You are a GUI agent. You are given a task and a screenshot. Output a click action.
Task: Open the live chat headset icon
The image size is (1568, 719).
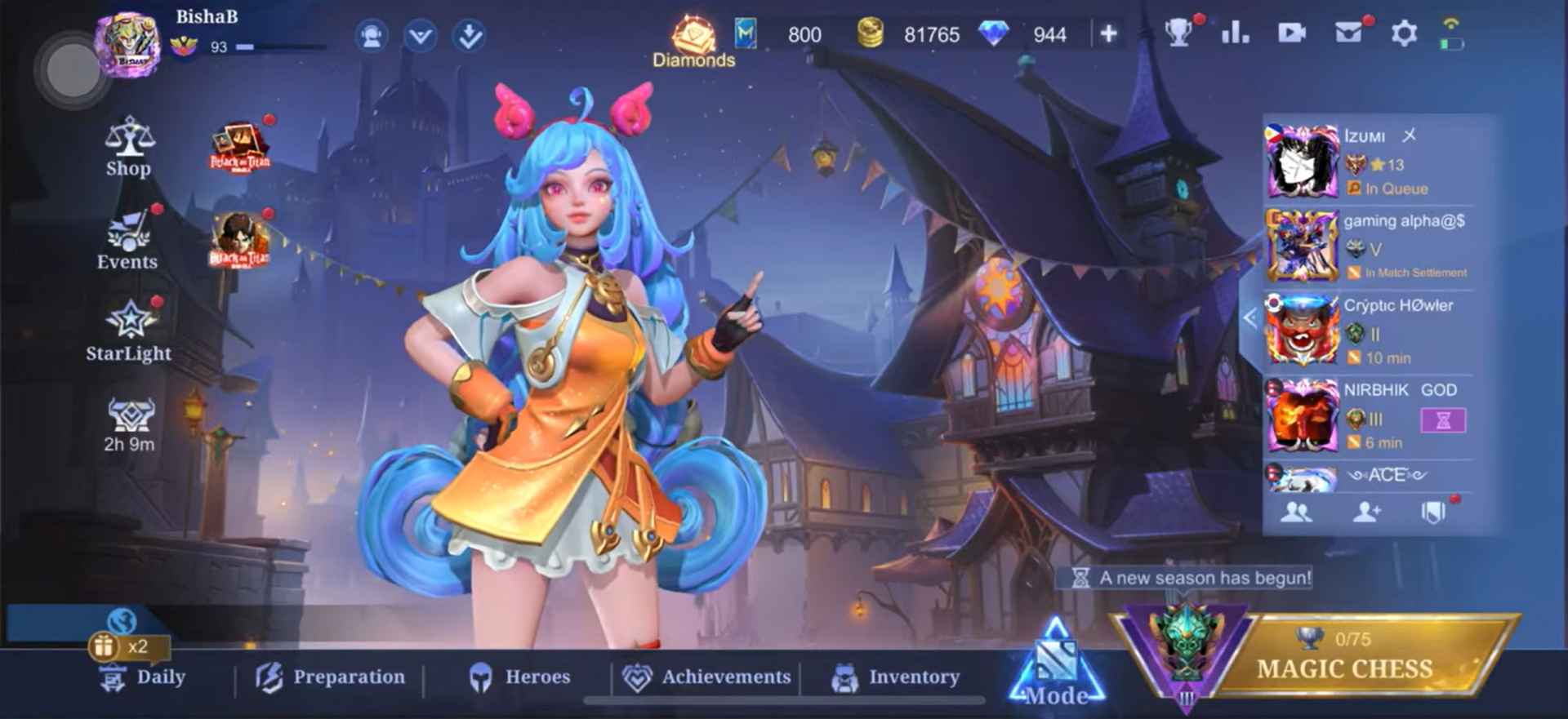click(x=372, y=36)
